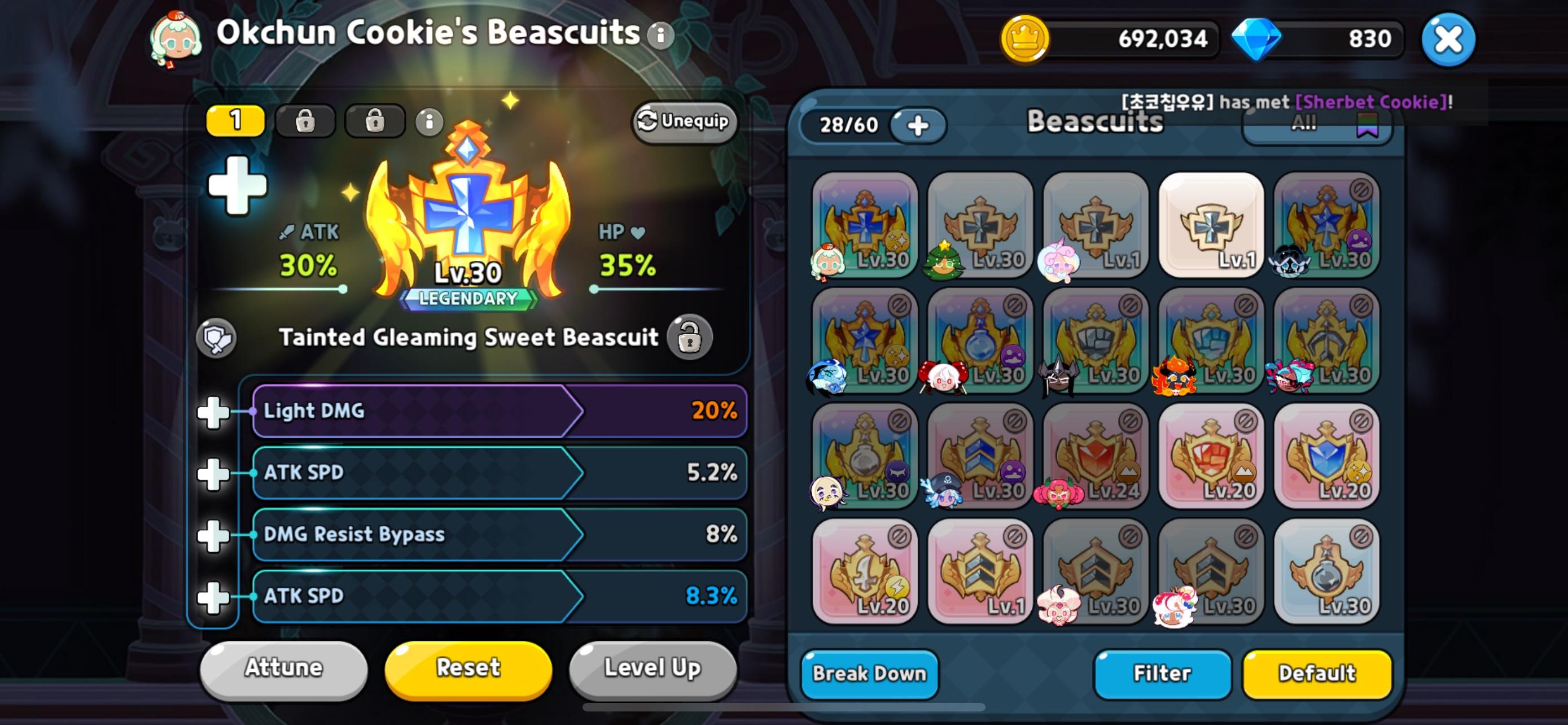Switch to the first equipped beascuit tab

235,121
